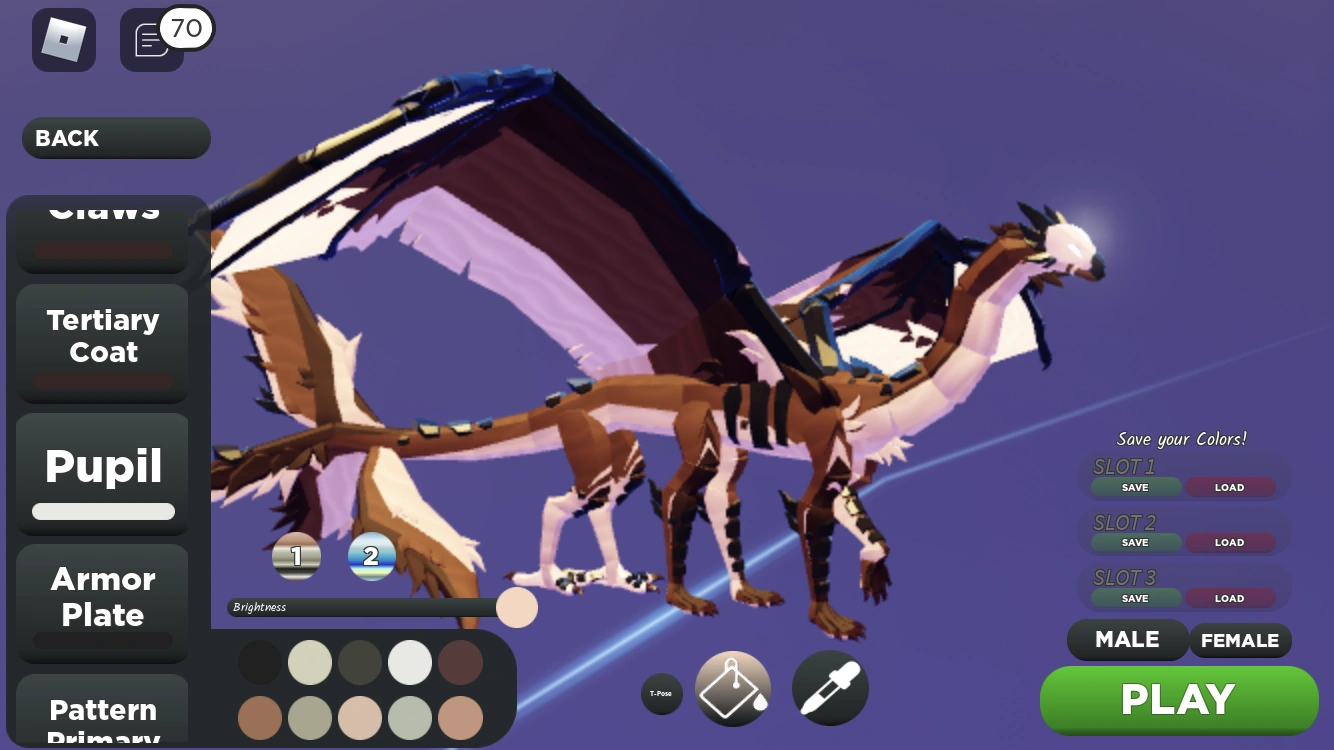Switch the dragon to FEMALE

tap(1240, 640)
